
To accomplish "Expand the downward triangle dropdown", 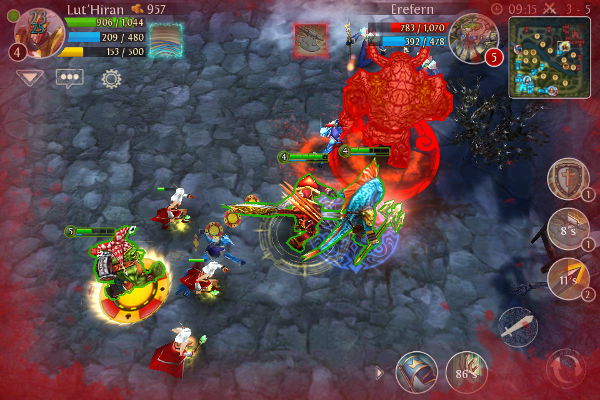I will [29, 77].
